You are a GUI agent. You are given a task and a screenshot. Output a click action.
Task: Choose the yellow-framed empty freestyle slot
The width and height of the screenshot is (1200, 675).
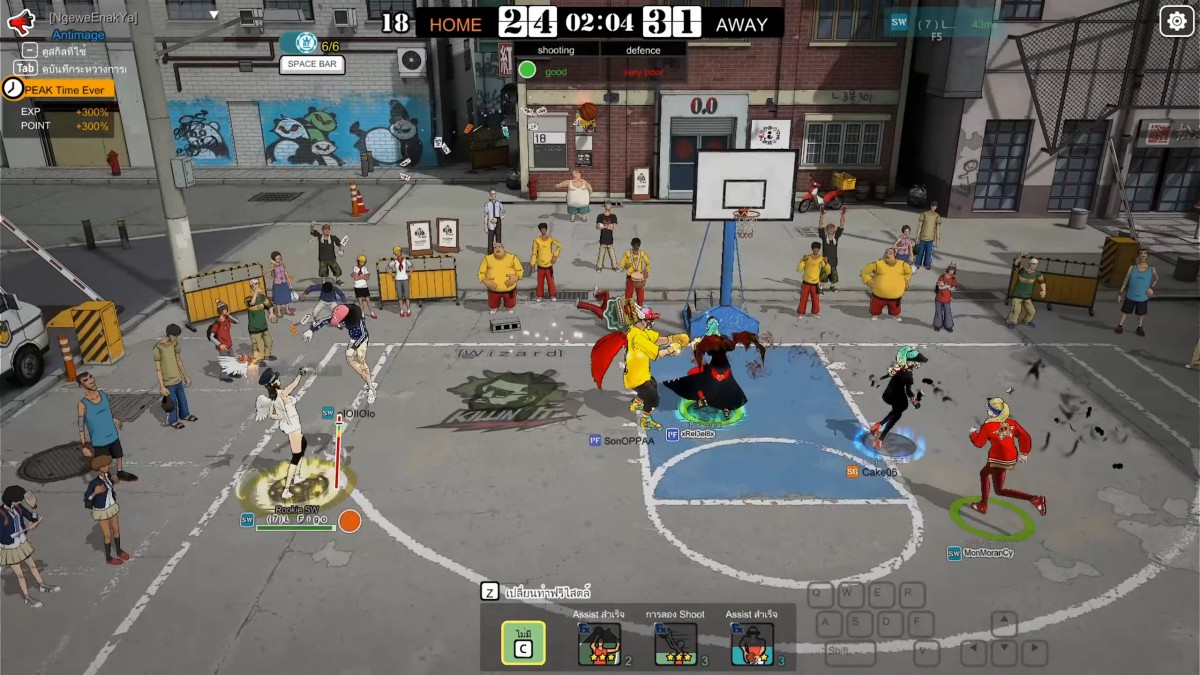tap(523, 643)
